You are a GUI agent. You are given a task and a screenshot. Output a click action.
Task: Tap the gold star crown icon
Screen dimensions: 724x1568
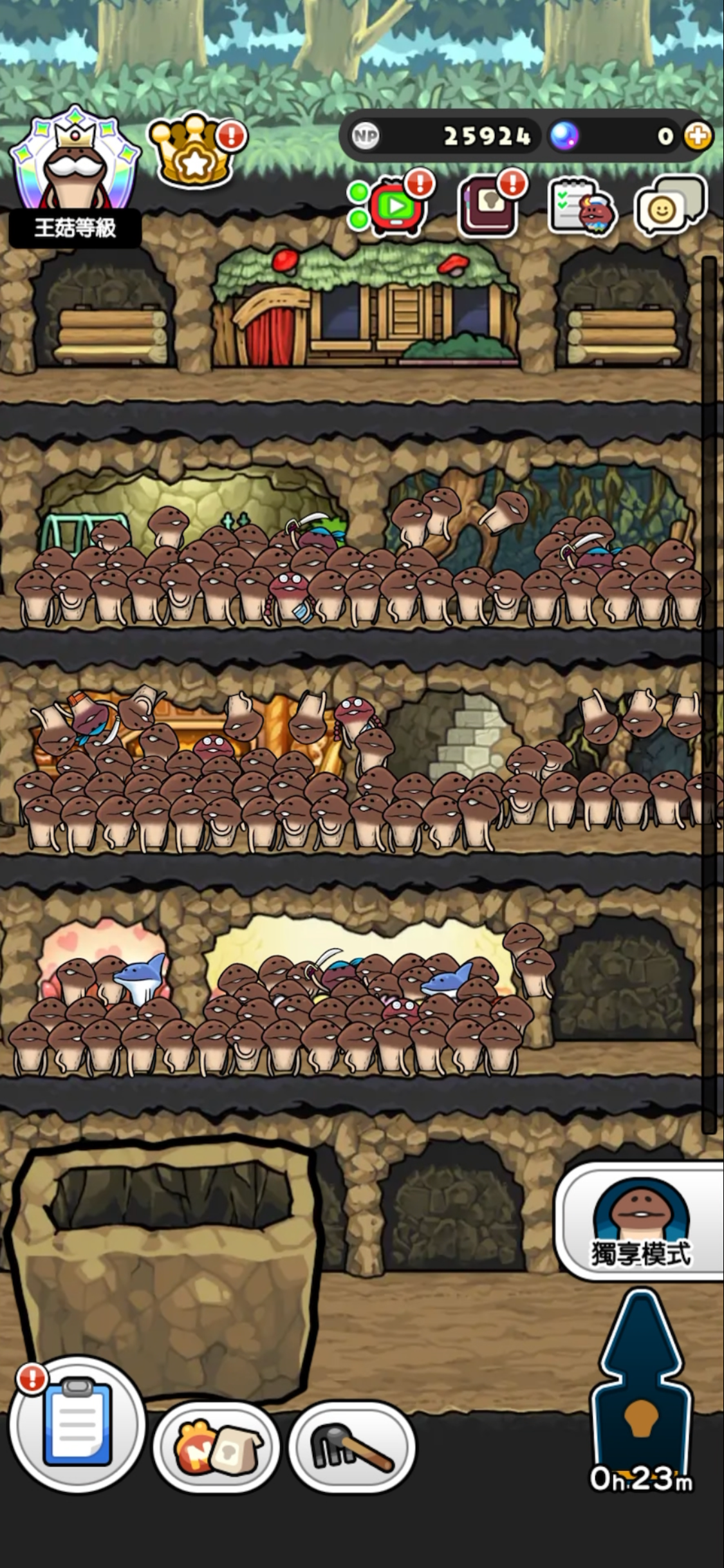click(193, 151)
